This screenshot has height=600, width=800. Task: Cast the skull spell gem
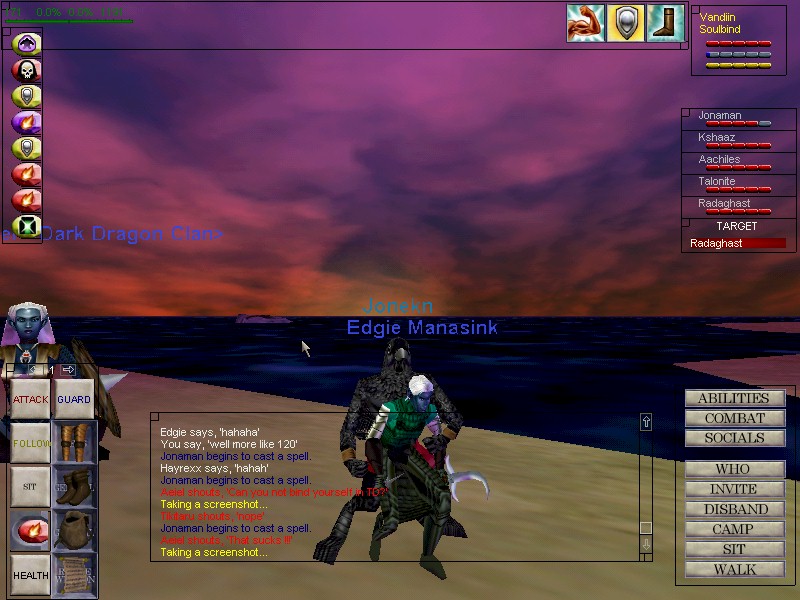coord(26,70)
